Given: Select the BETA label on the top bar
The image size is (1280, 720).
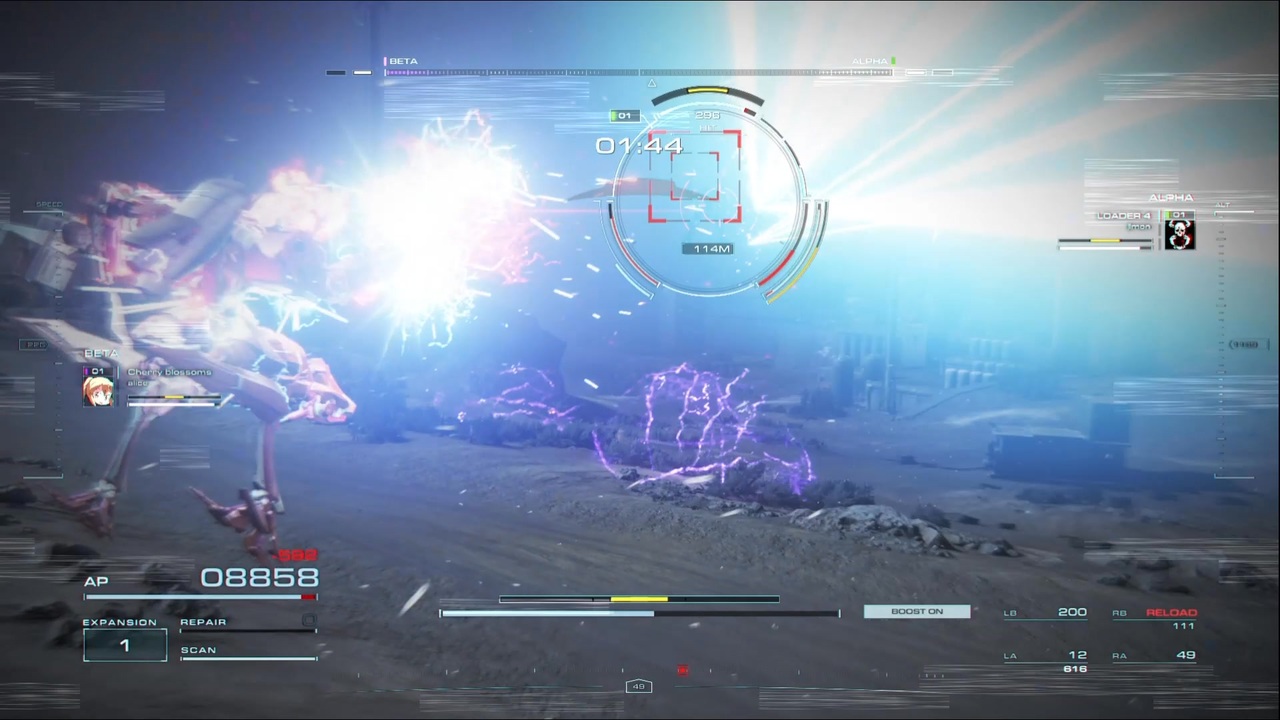Looking at the screenshot, I should tap(403, 60).
